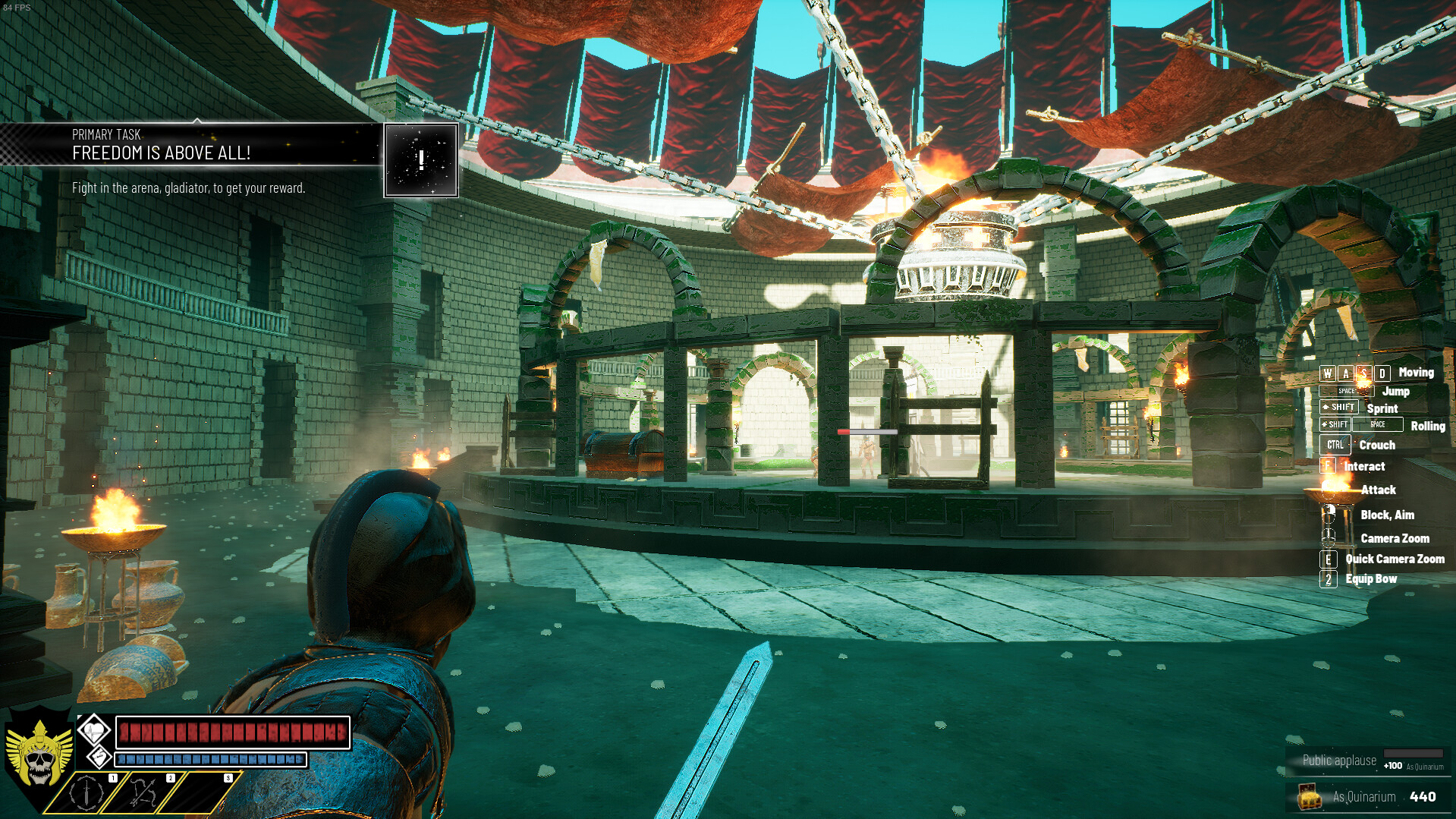Click the primary task exclamation icon
Screen dimensions: 1456x819
pyautogui.click(x=421, y=160)
